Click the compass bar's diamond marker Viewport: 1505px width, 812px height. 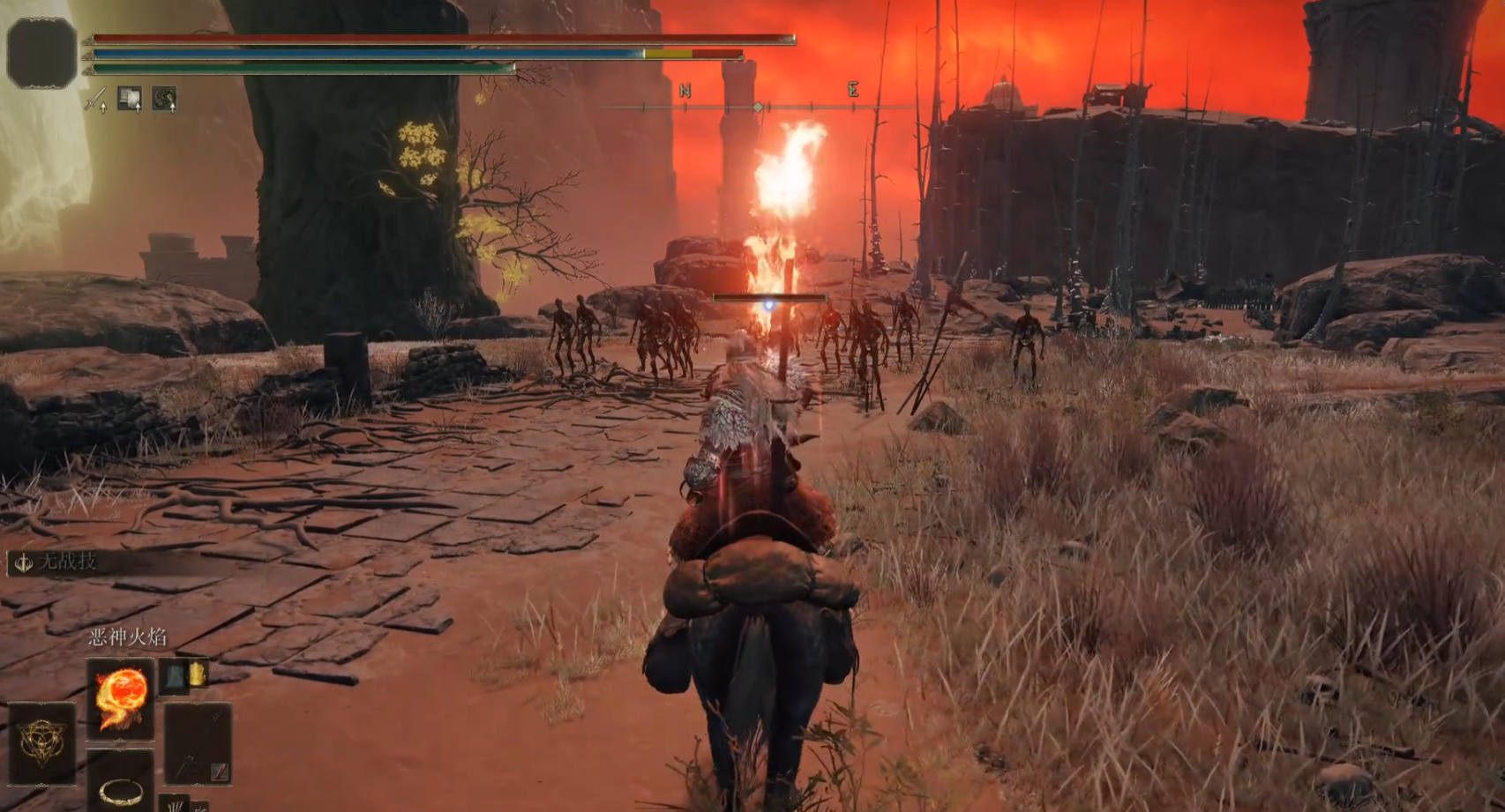(x=758, y=107)
